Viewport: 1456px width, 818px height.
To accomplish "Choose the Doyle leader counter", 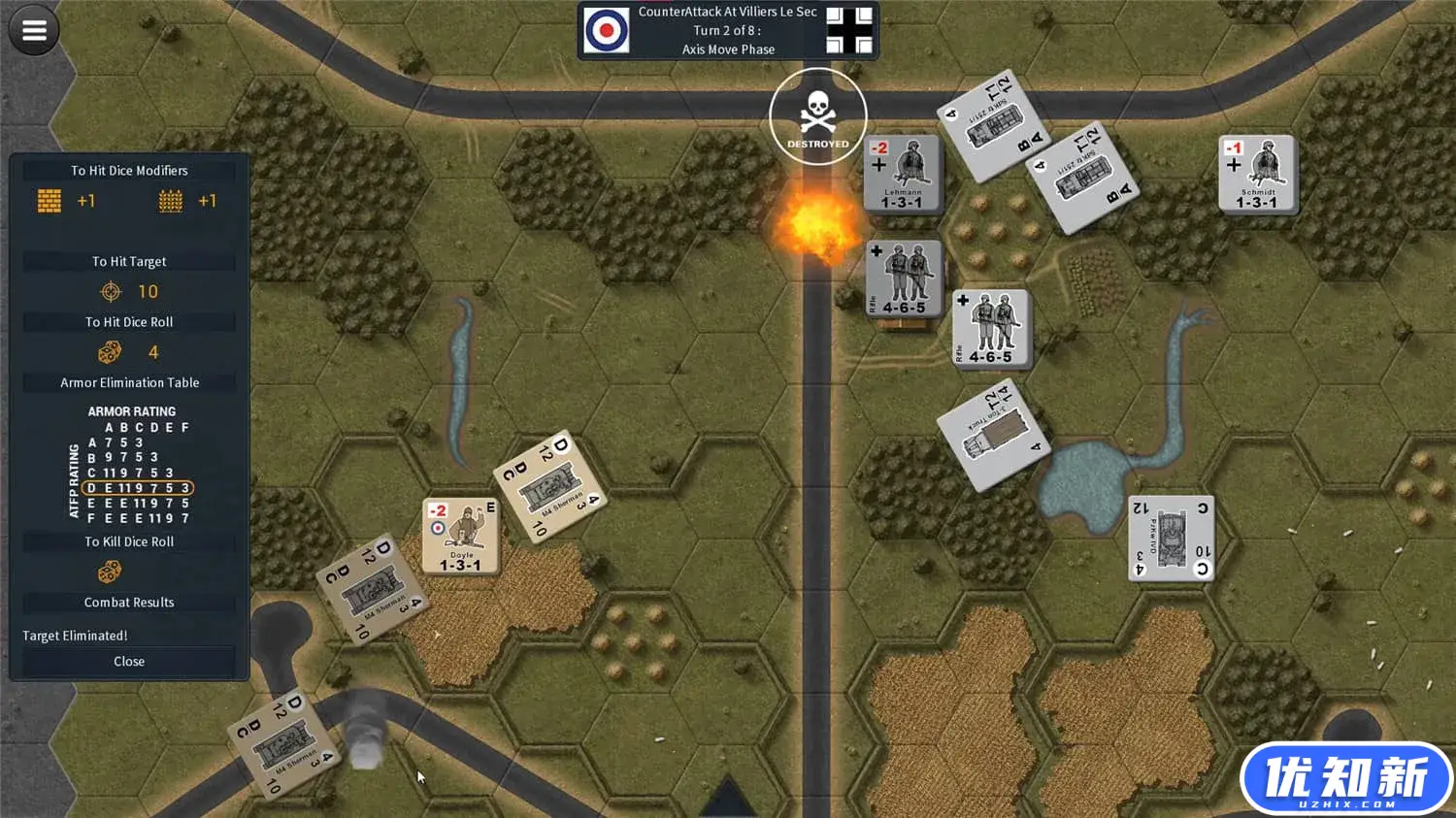I will [x=461, y=537].
